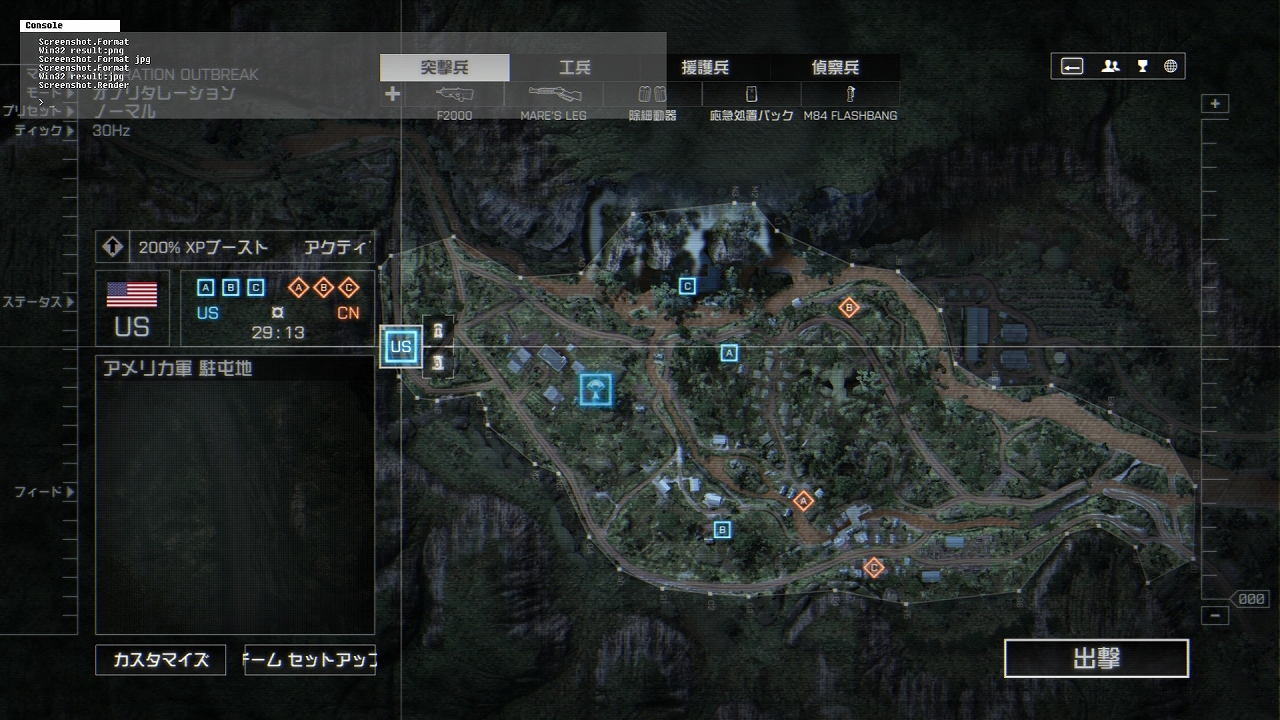Choose the 援護兵 class tab
Image resolution: width=1280 pixels, height=720 pixels.
[705, 68]
